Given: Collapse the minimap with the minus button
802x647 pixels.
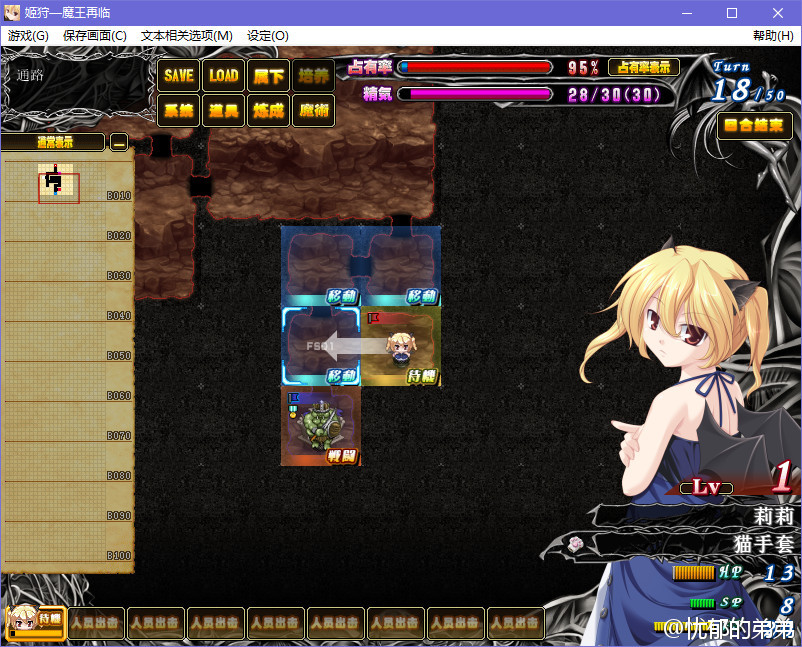Looking at the screenshot, I should pyautogui.click(x=119, y=143).
